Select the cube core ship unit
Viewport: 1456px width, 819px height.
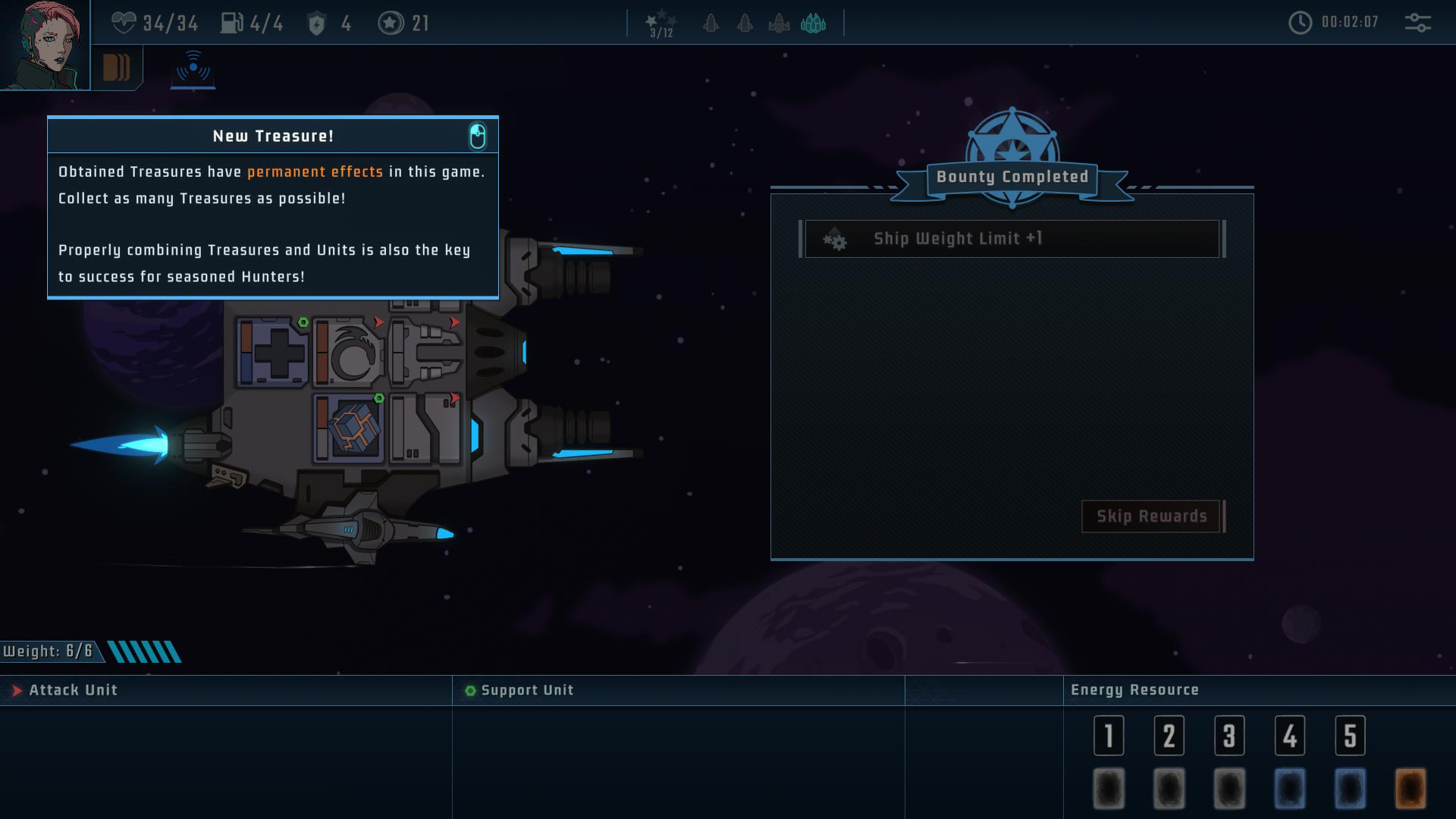[350, 428]
